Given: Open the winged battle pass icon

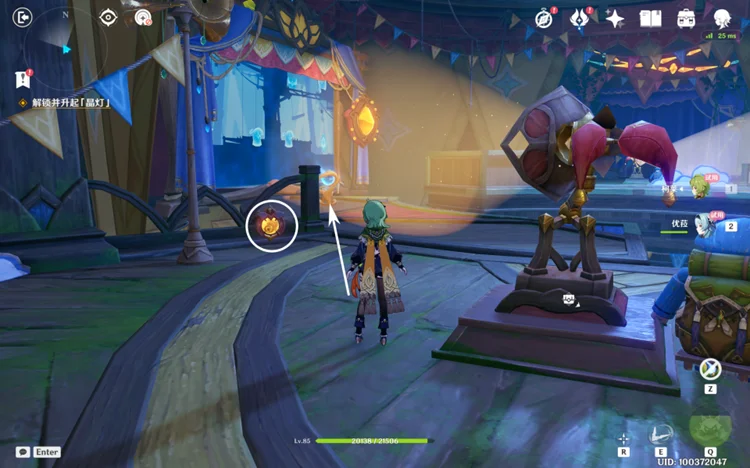Looking at the screenshot, I should 579,18.
